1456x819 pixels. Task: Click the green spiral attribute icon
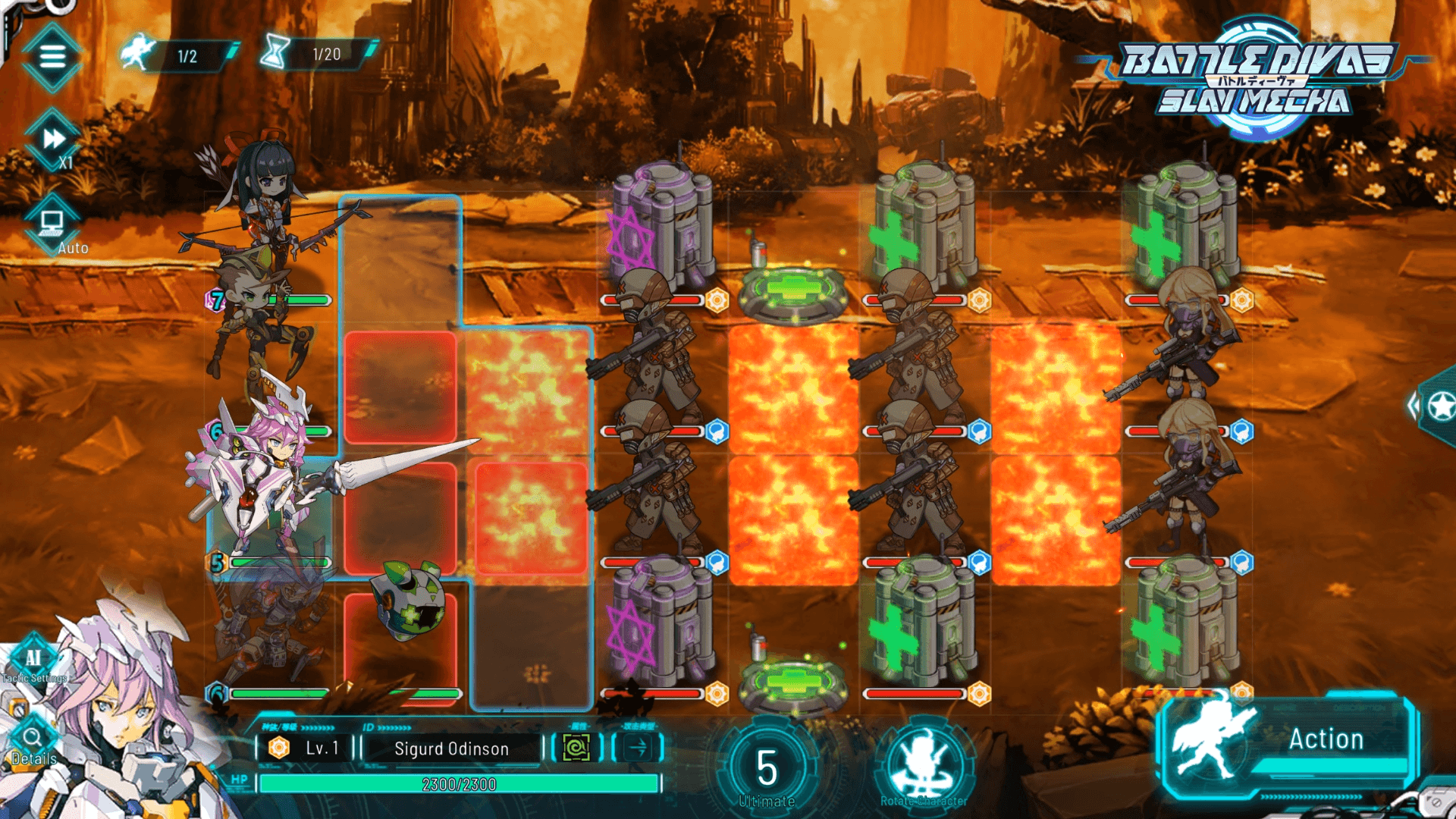576,748
